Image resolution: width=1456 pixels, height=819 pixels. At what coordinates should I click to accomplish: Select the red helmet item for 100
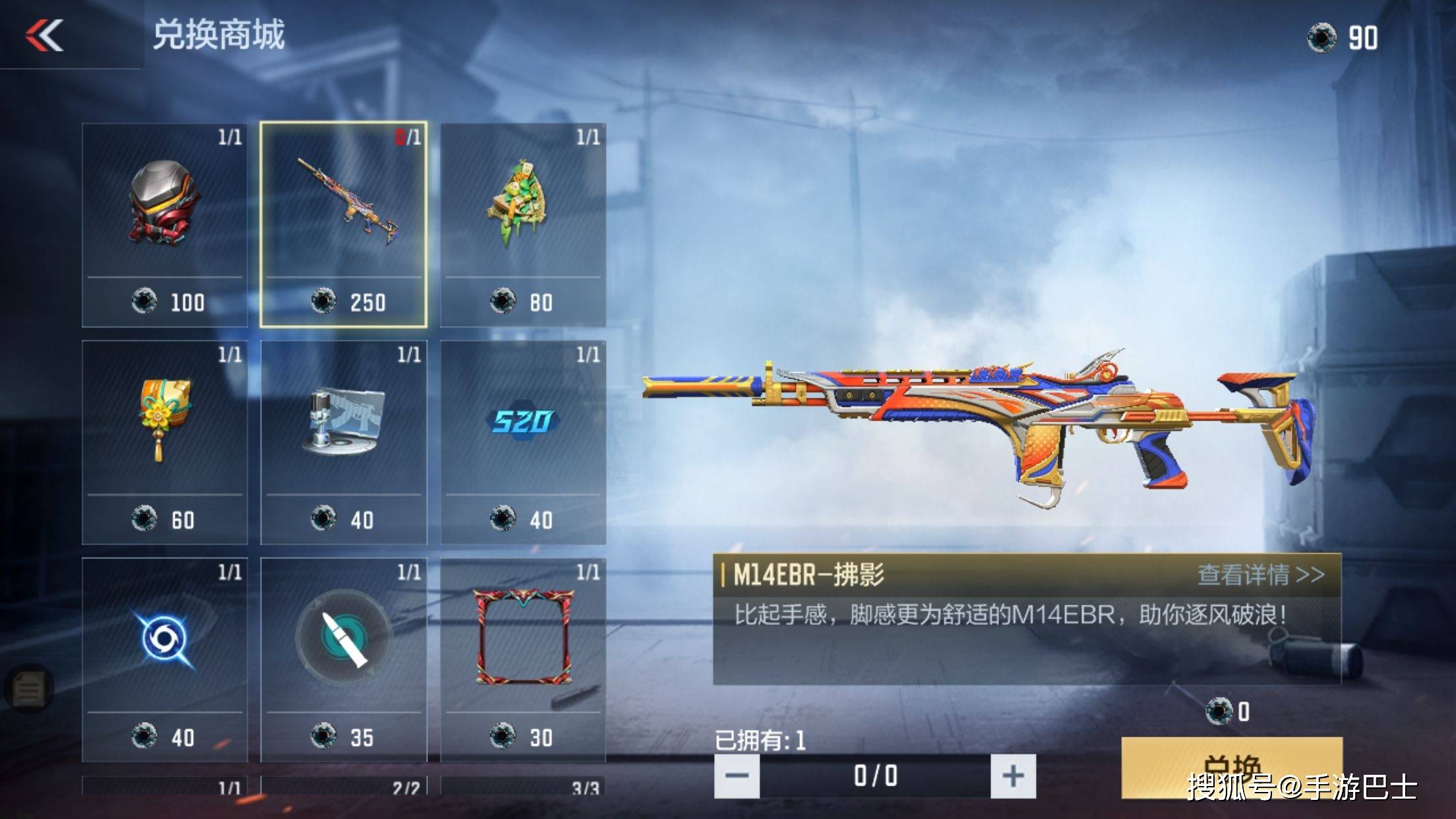point(165,224)
